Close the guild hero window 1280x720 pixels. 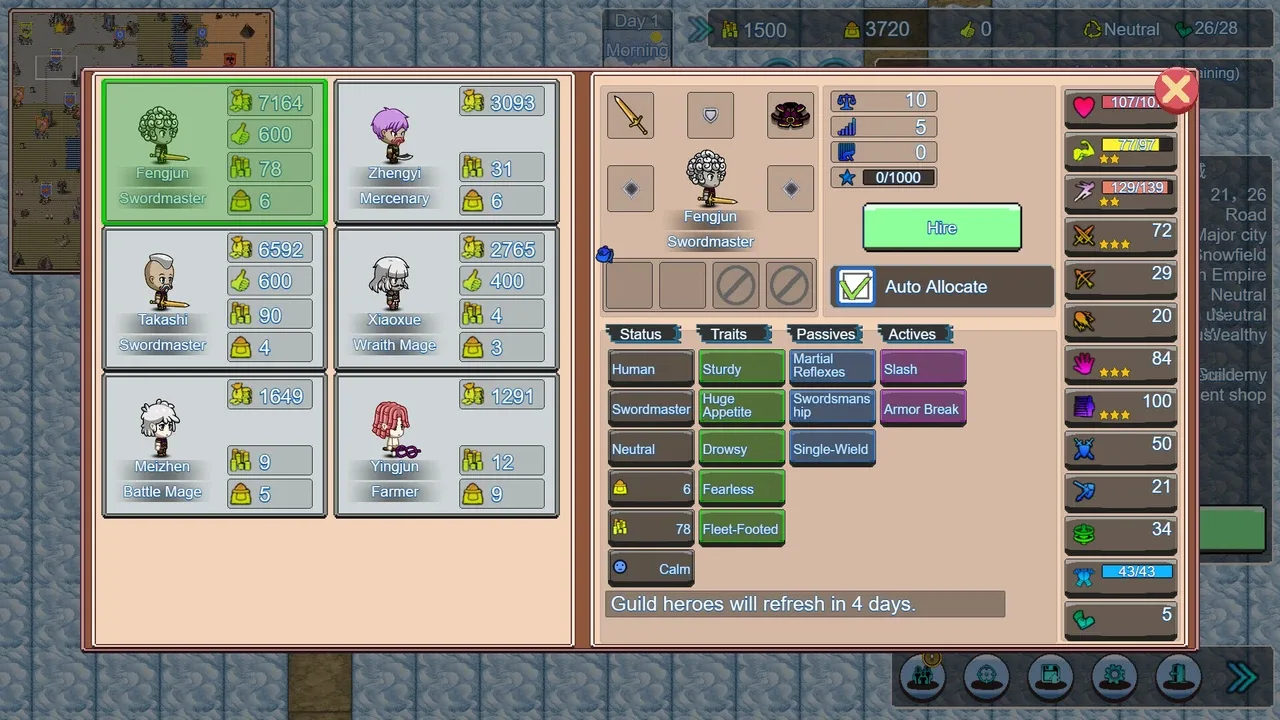1176,90
